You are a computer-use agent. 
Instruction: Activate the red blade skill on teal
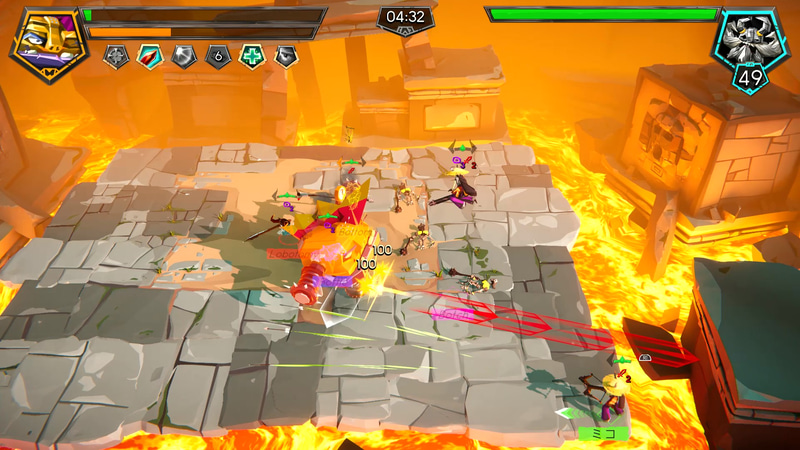pos(150,57)
